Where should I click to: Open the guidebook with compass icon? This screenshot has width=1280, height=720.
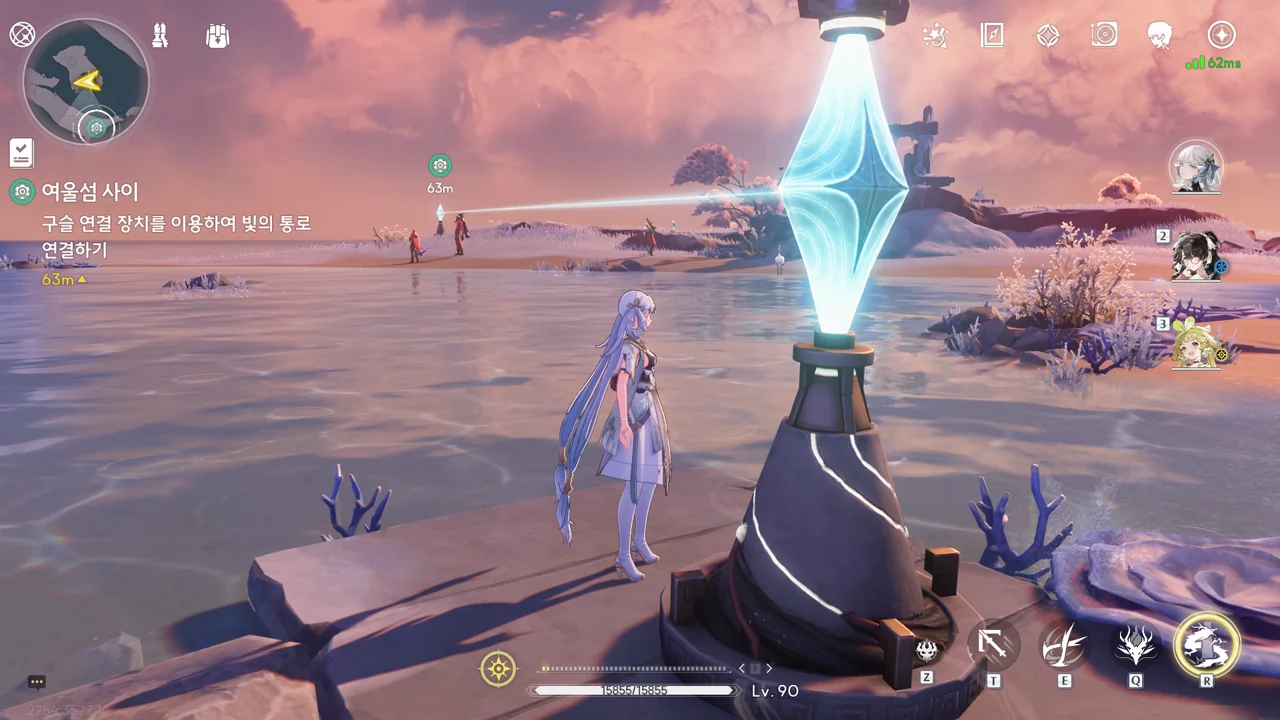tap(991, 36)
